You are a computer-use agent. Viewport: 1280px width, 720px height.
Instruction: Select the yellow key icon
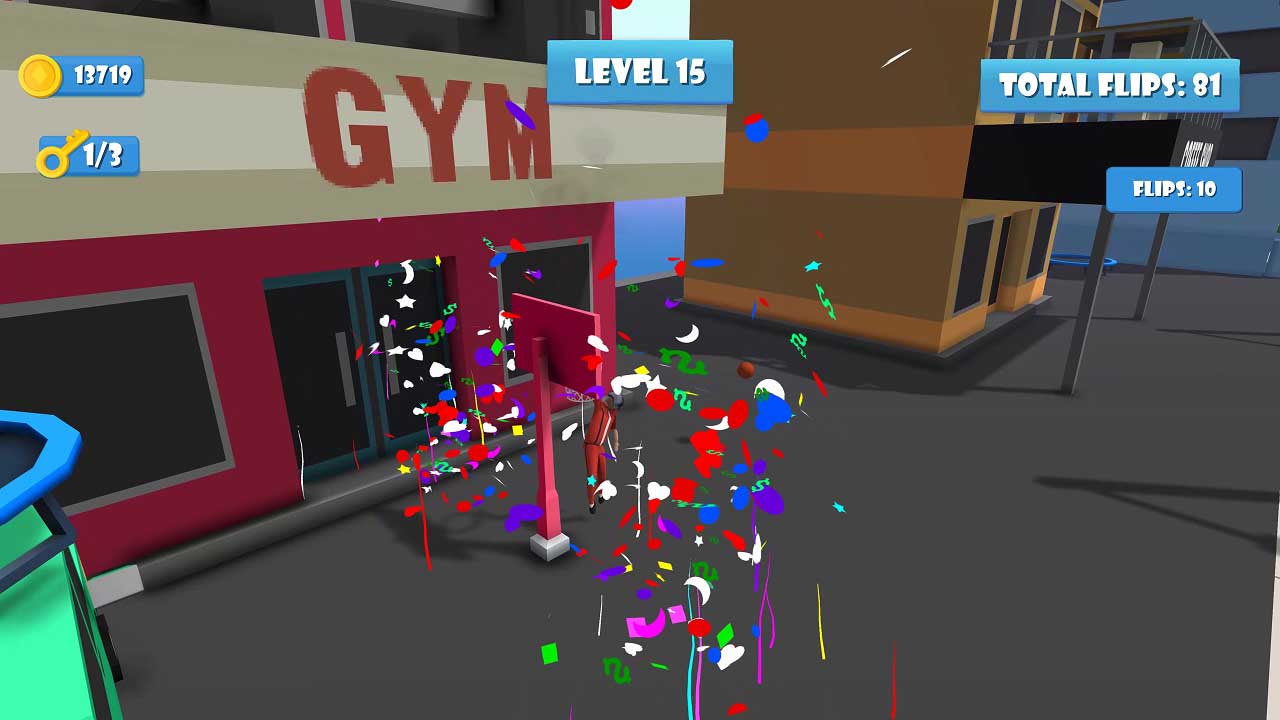(x=62, y=152)
